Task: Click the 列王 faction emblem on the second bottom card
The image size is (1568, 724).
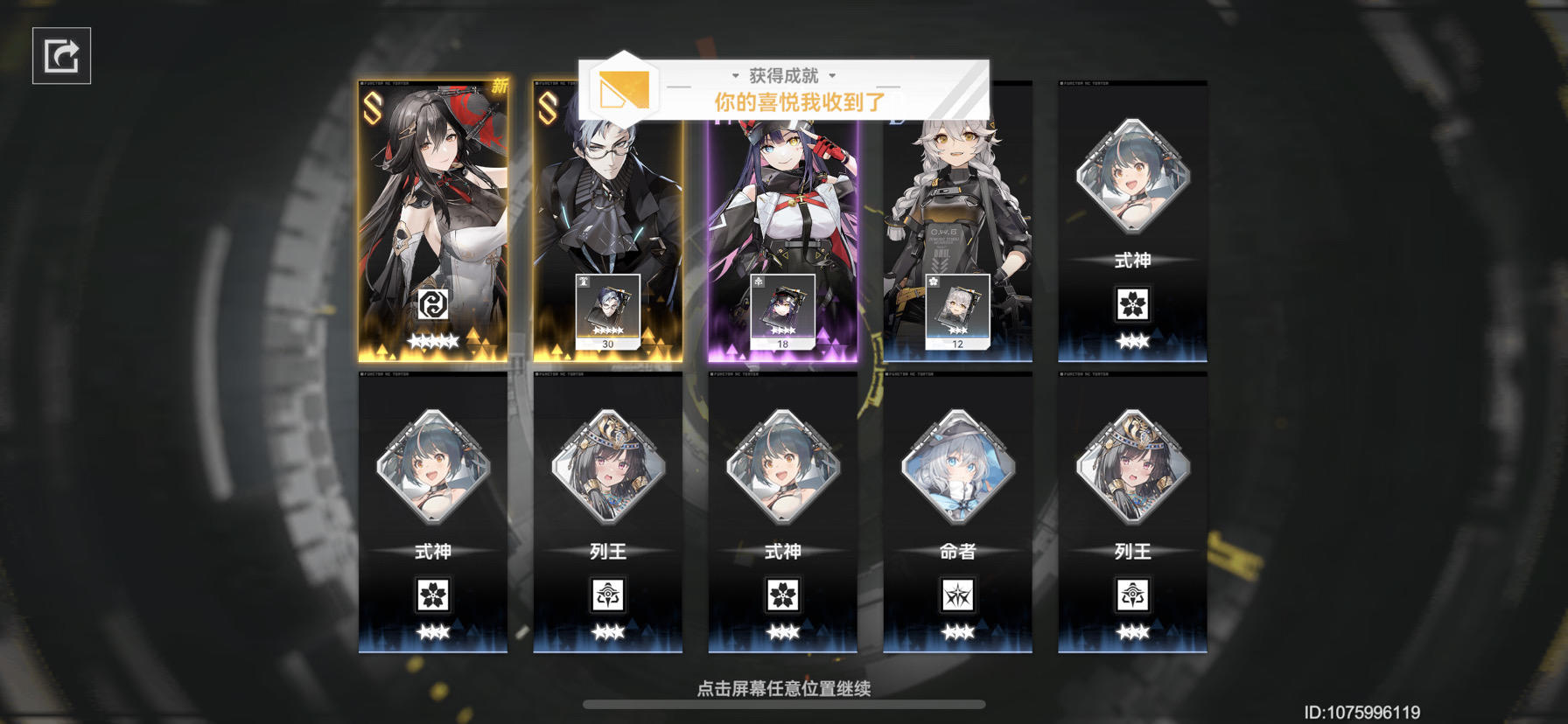Action: tap(608, 595)
